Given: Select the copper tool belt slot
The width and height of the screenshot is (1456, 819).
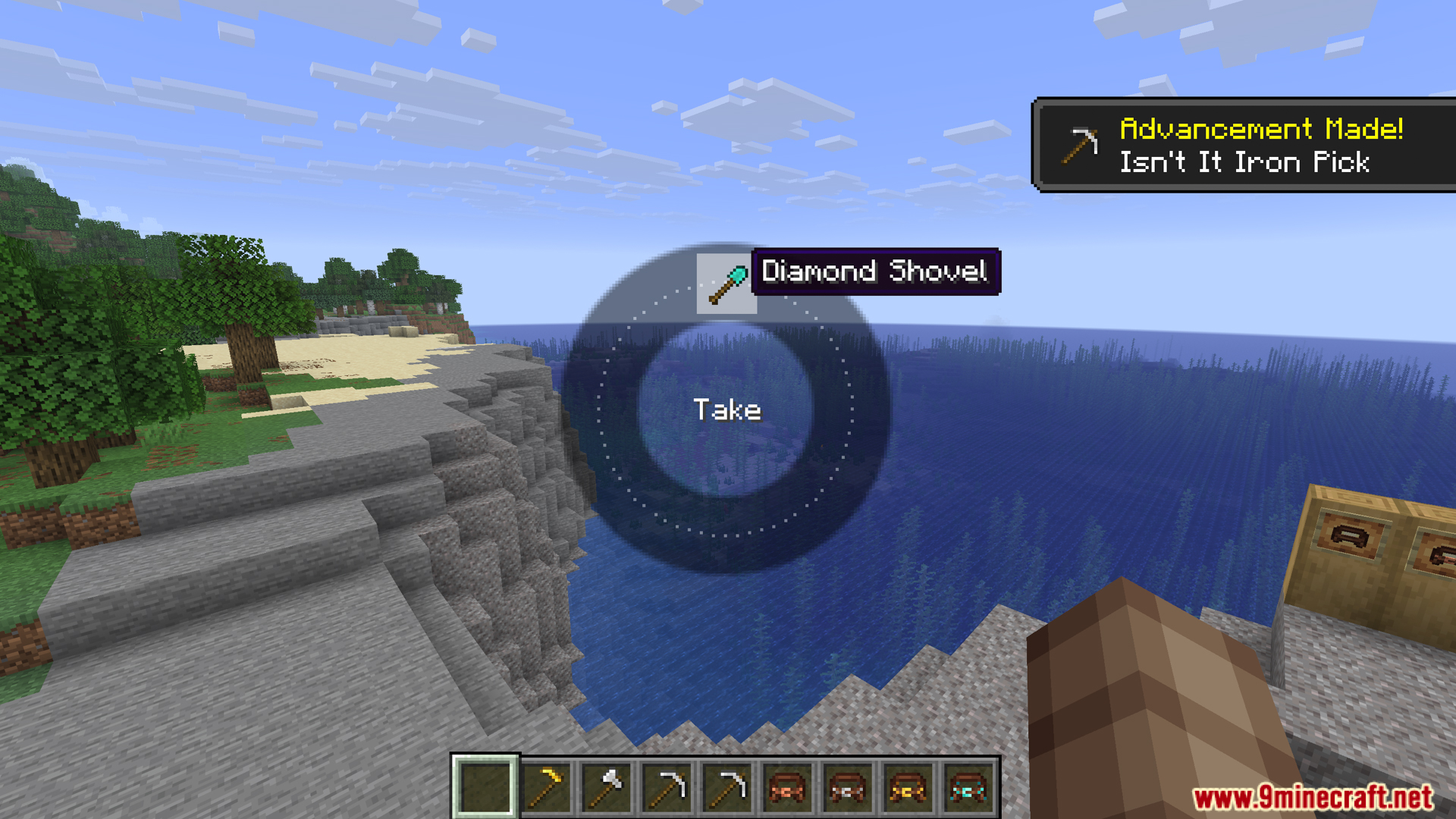Looking at the screenshot, I should (x=786, y=787).
